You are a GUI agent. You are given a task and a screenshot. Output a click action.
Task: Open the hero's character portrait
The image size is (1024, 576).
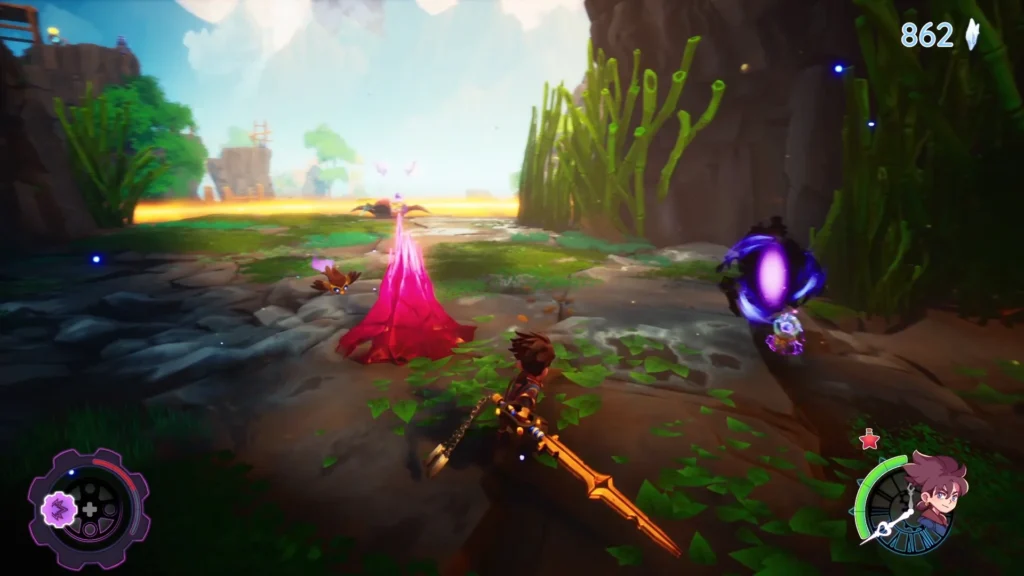[x=936, y=490]
